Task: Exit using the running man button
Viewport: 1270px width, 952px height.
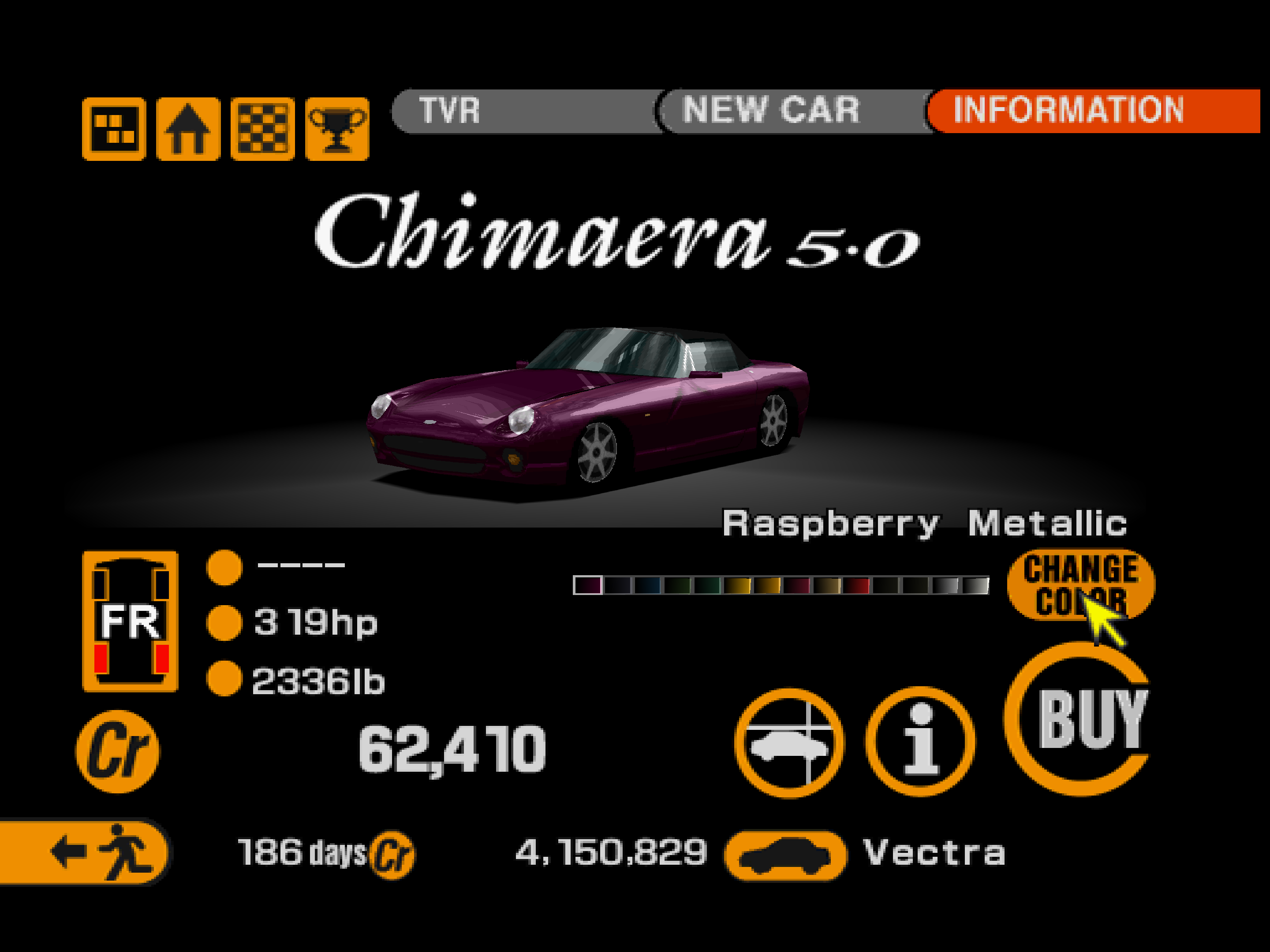Action: click(x=85, y=851)
